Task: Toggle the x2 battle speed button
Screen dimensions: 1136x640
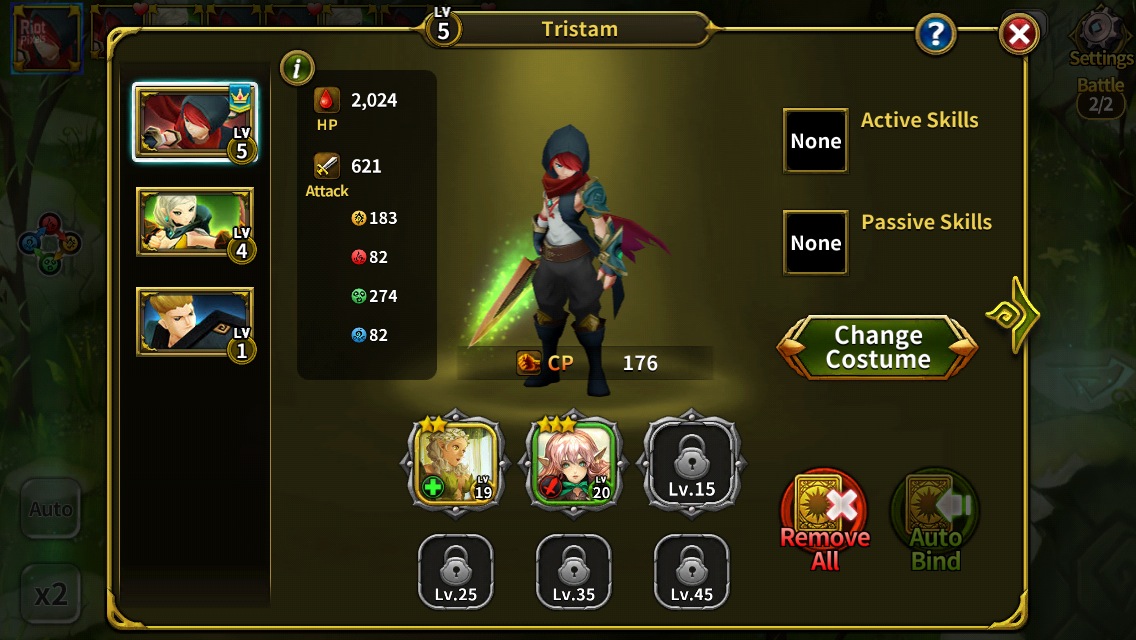Action: pyautogui.click(x=51, y=595)
